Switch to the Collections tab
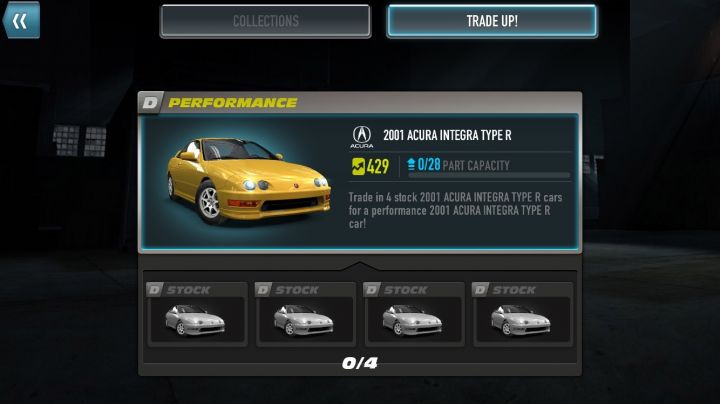Image resolution: width=720 pixels, height=404 pixels. [265, 21]
